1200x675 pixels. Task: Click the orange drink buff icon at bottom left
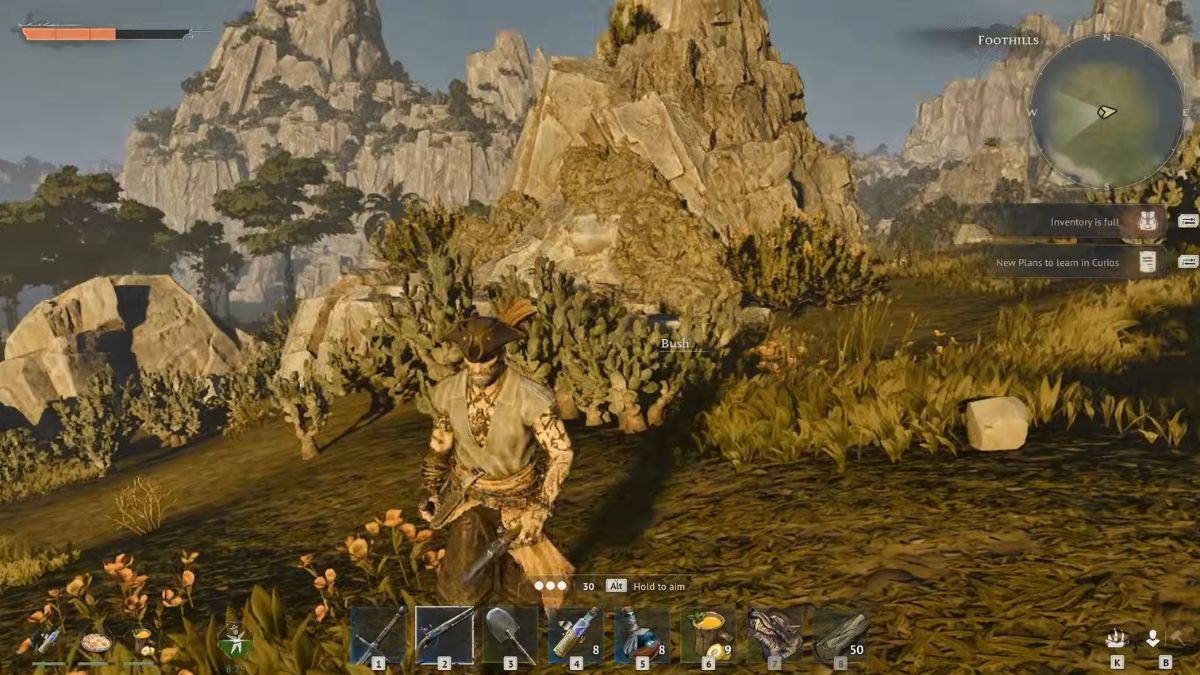tap(143, 640)
